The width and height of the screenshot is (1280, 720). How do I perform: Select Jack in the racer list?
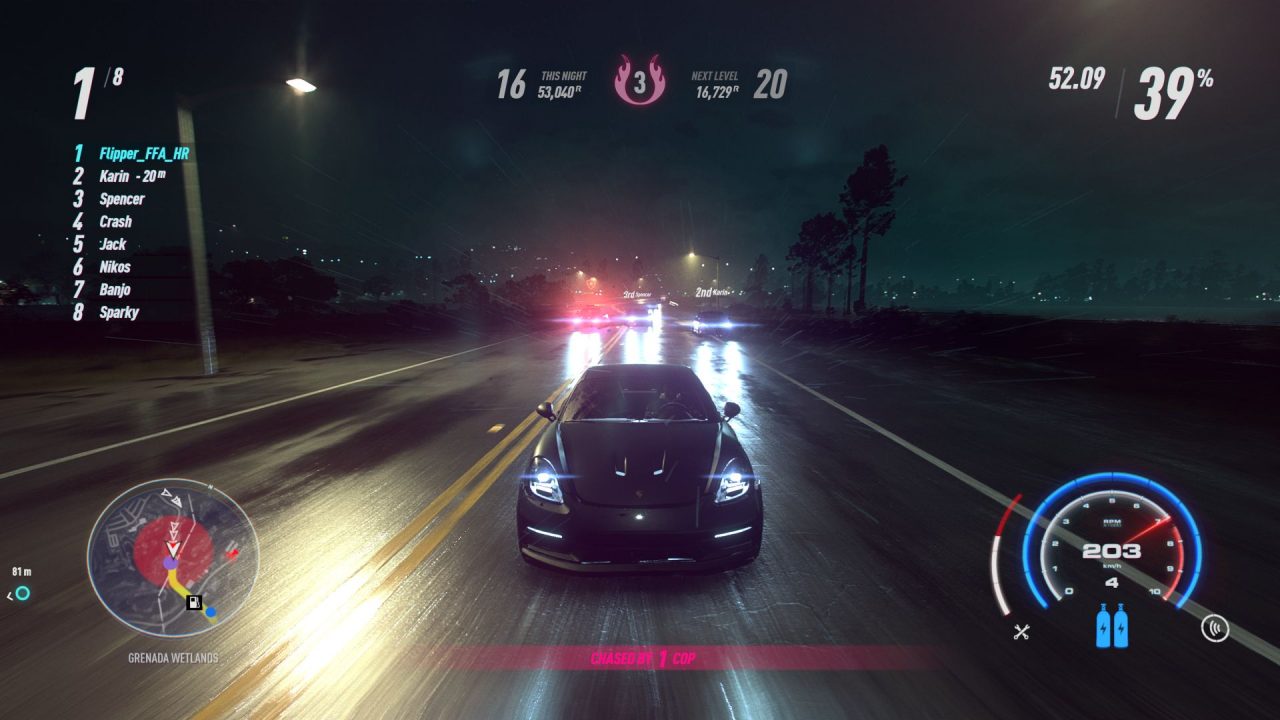click(112, 244)
